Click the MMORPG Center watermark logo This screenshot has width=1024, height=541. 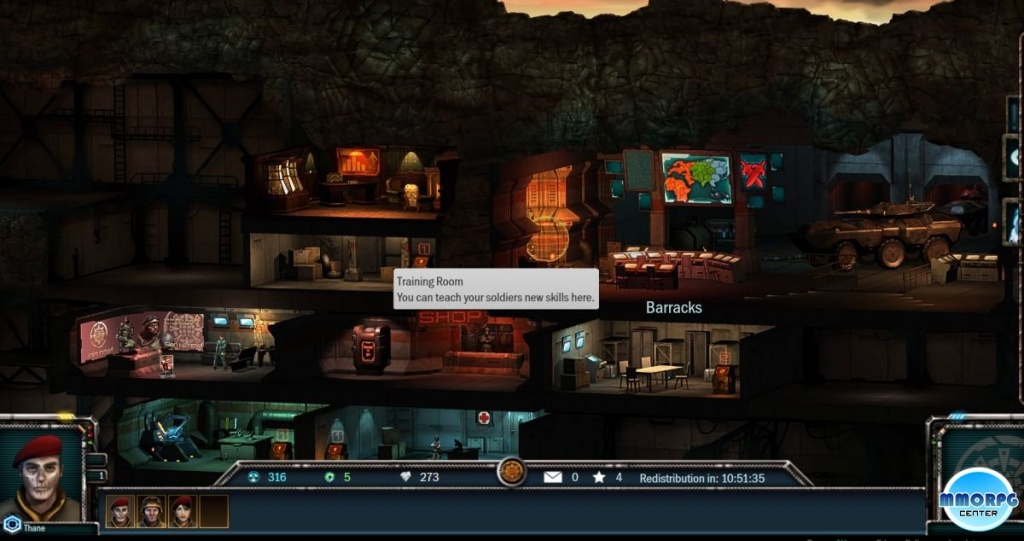tap(978, 497)
